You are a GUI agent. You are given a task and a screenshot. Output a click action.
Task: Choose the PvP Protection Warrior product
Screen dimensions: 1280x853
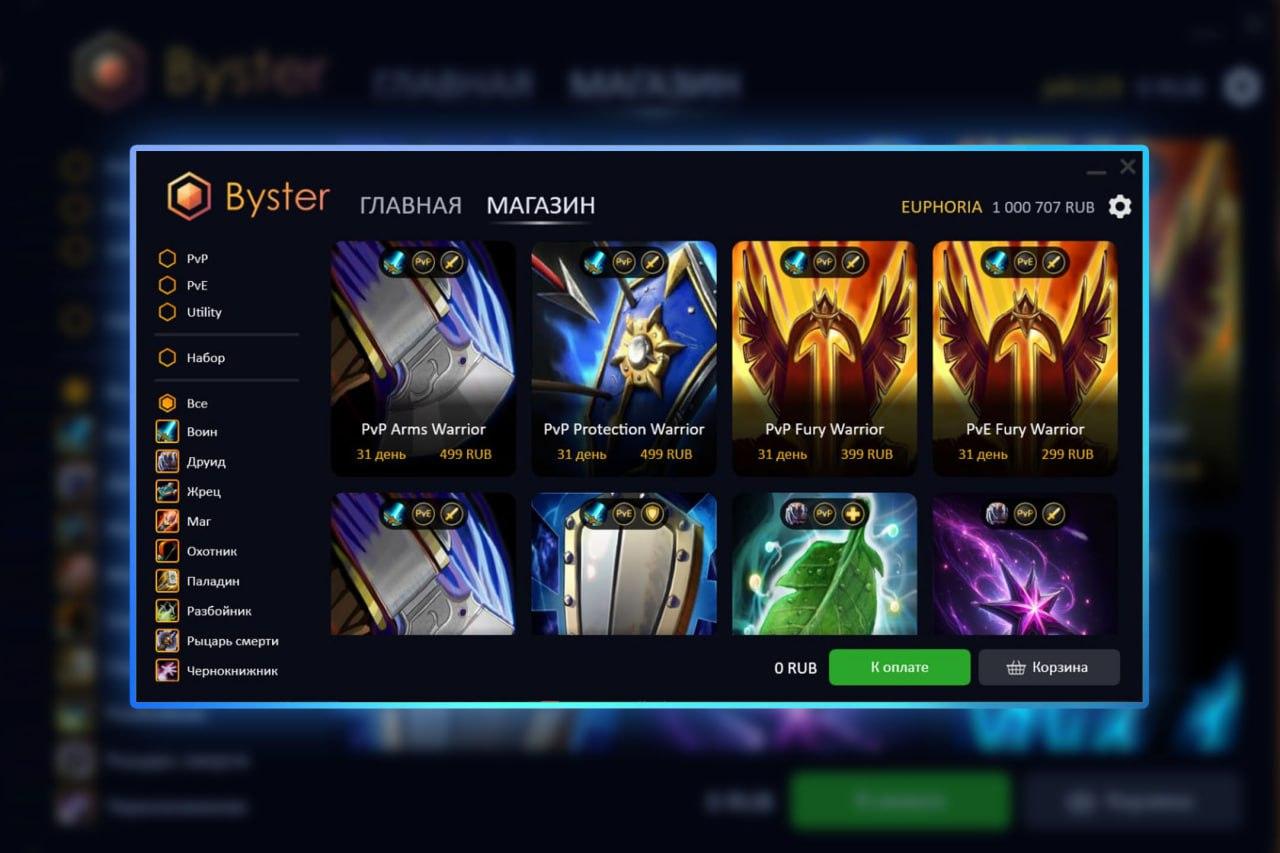coord(624,358)
